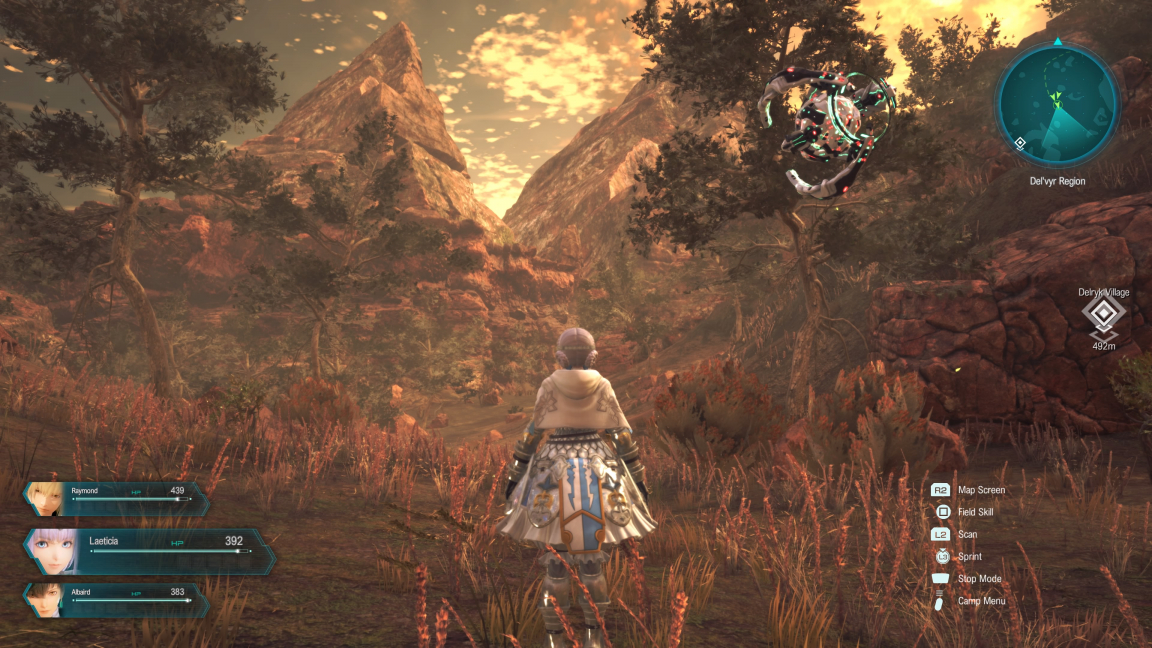Select Raymond's party portrait panel
This screenshot has width=1152, height=648.
117,497
